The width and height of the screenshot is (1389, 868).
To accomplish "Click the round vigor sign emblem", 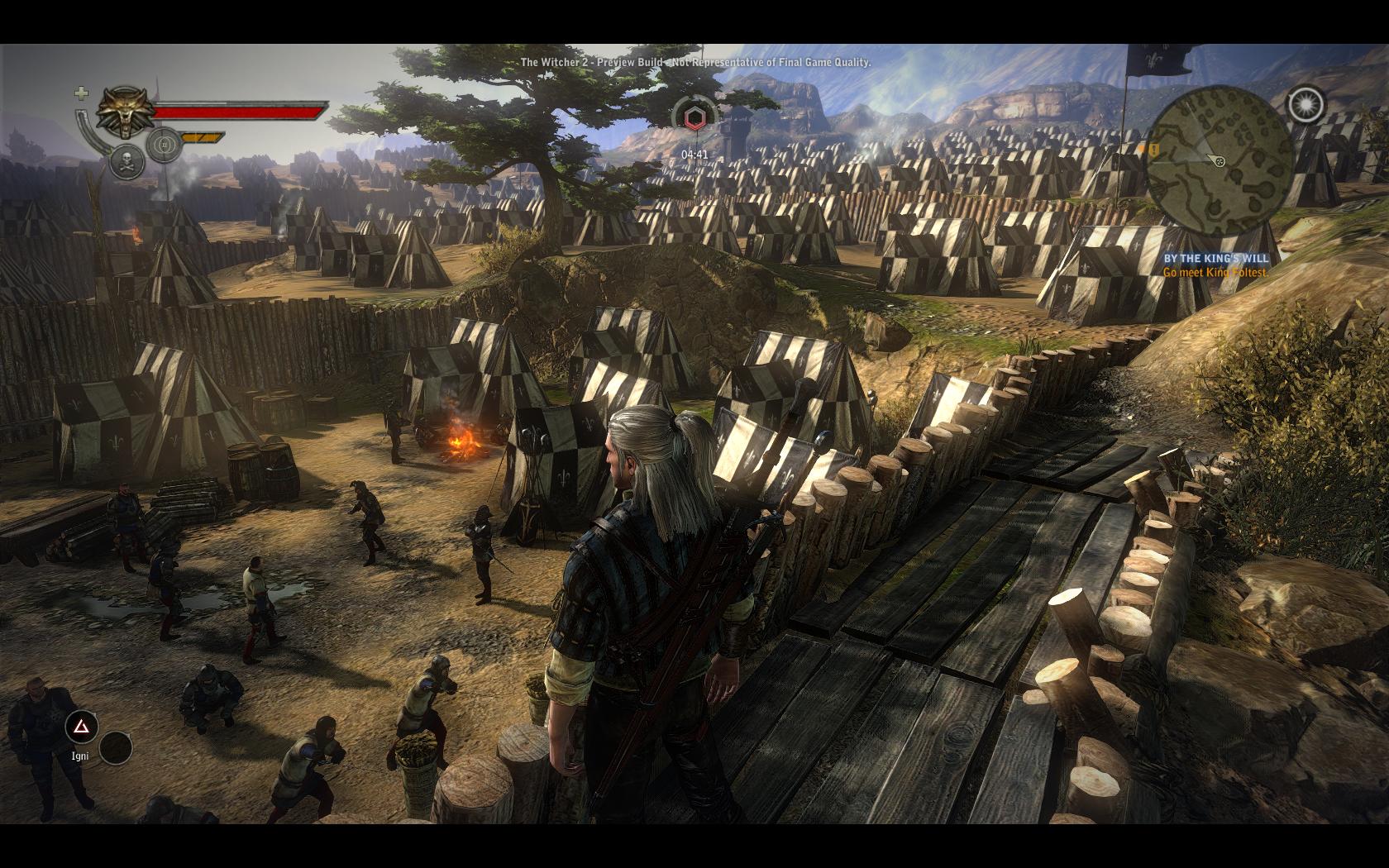I will pyautogui.click(x=165, y=145).
